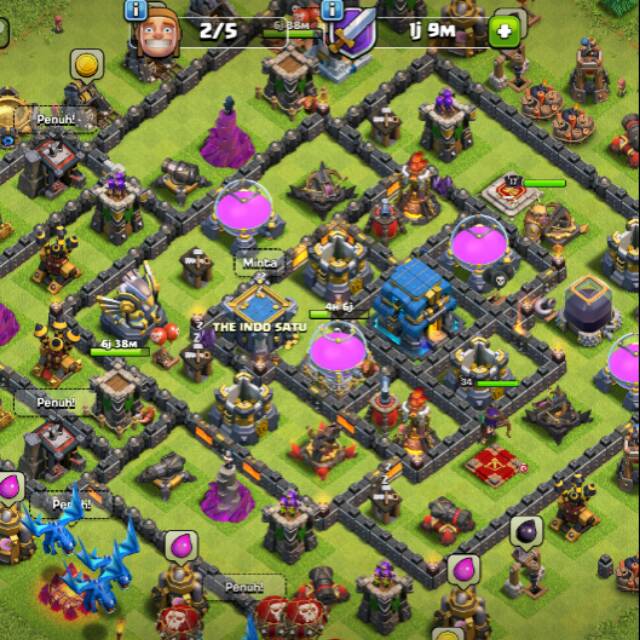Open the shield info button
This screenshot has height=640, width=640.
click(331, 9)
